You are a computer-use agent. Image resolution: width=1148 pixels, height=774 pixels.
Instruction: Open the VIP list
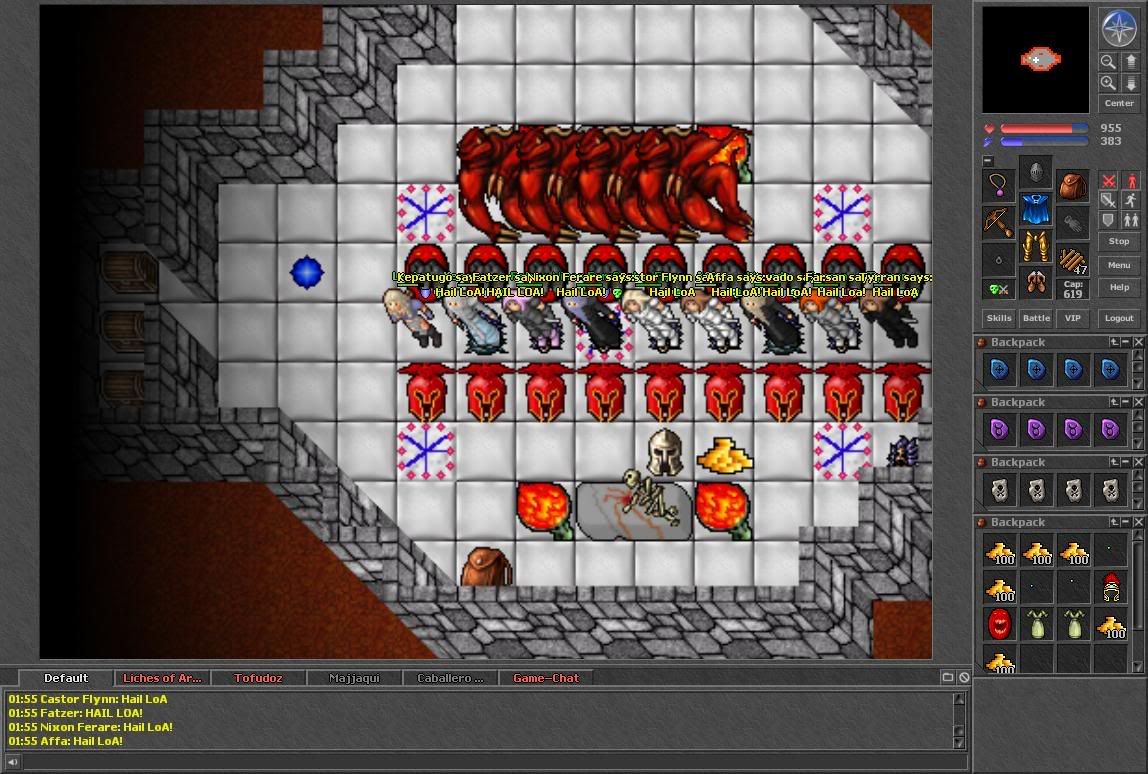pos(1072,318)
